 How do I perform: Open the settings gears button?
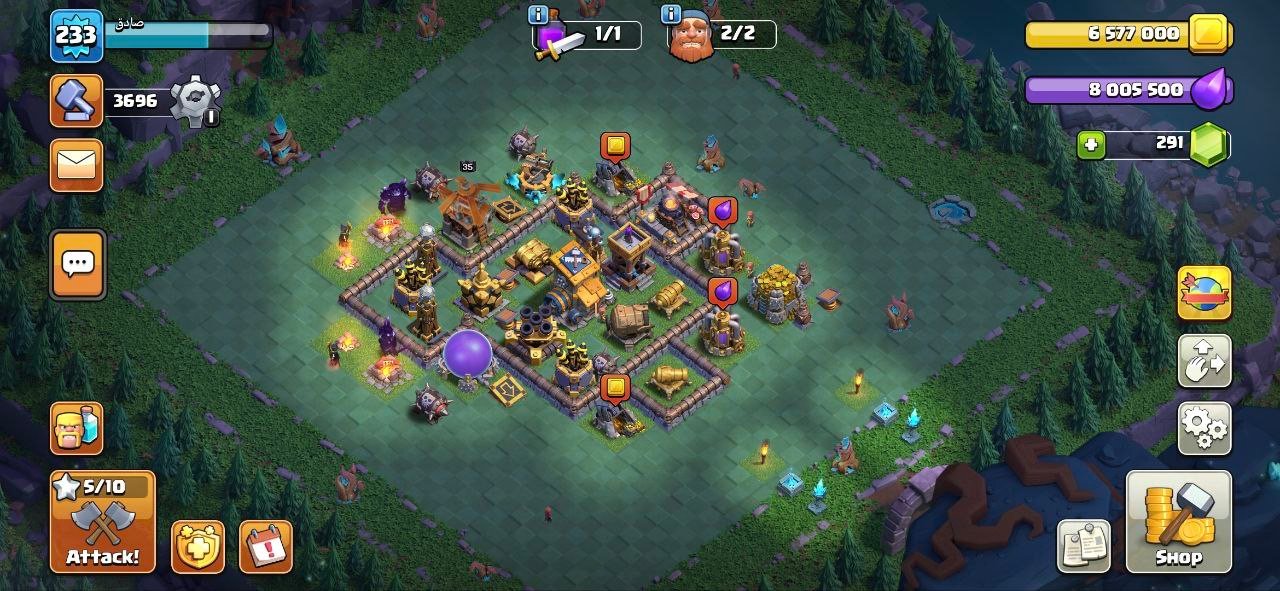tap(1204, 428)
